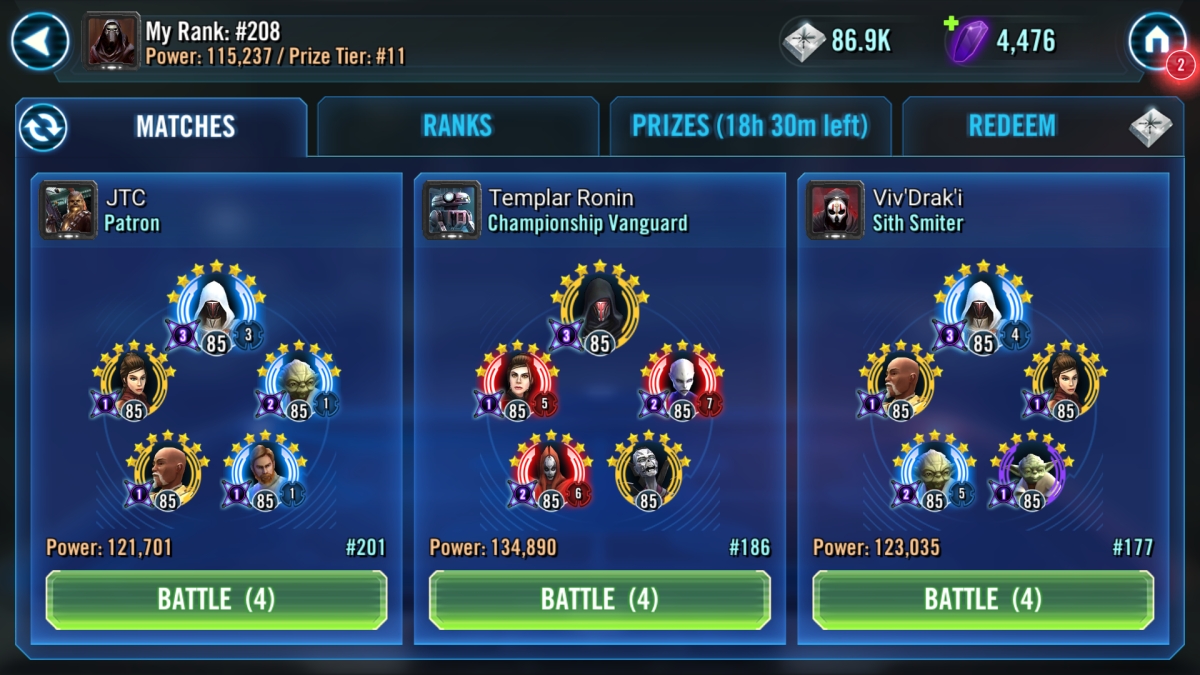The height and width of the screenshot is (675, 1200).
Task: Go back with the arrow button
Action: pos(40,41)
